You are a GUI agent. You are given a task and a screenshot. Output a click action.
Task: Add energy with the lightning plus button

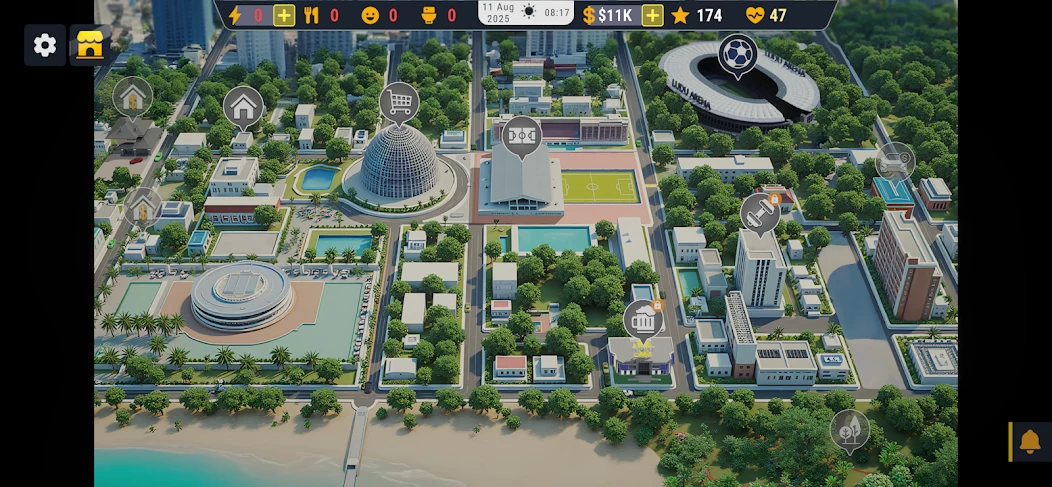[x=284, y=15]
